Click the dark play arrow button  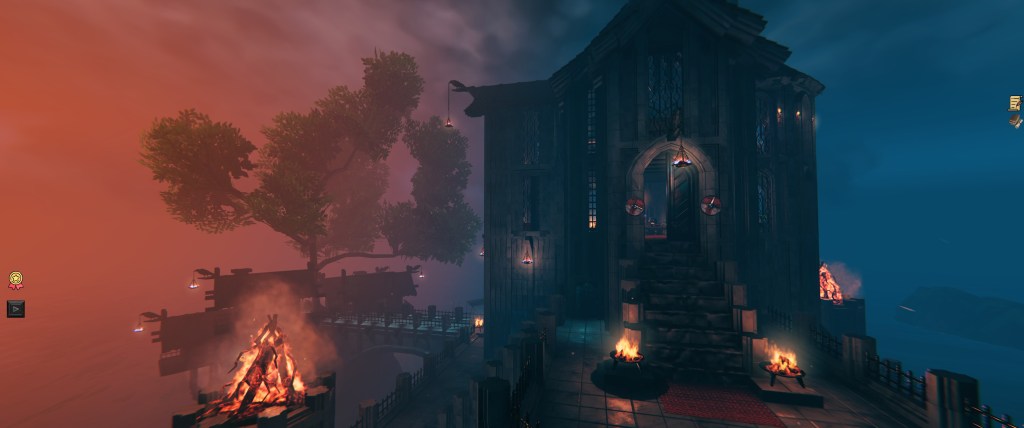(x=15, y=309)
